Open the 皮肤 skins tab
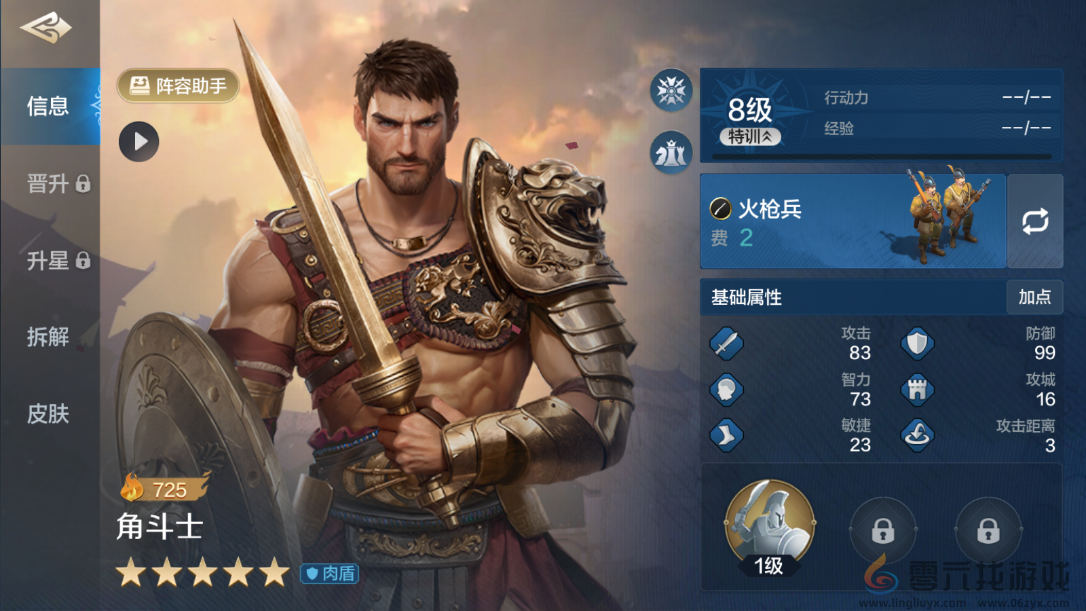Image resolution: width=1086 pixels, height=611 pixels. pos(48,413)
